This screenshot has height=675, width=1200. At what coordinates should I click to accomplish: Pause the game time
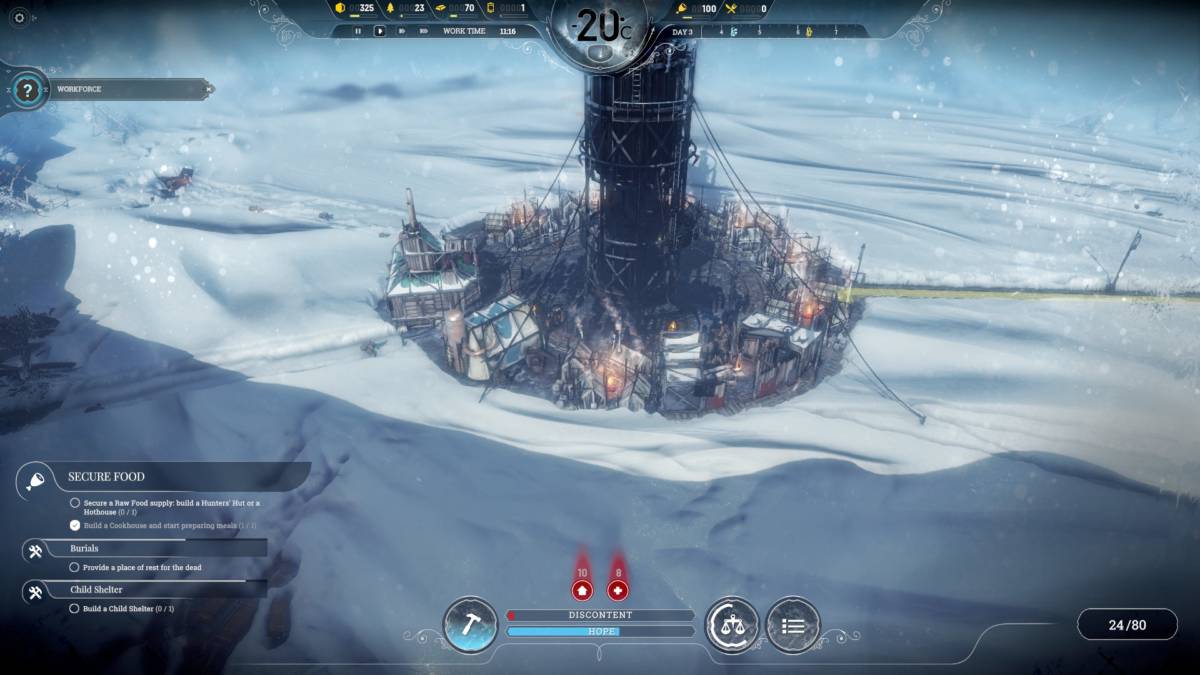[x=357, y=31]
